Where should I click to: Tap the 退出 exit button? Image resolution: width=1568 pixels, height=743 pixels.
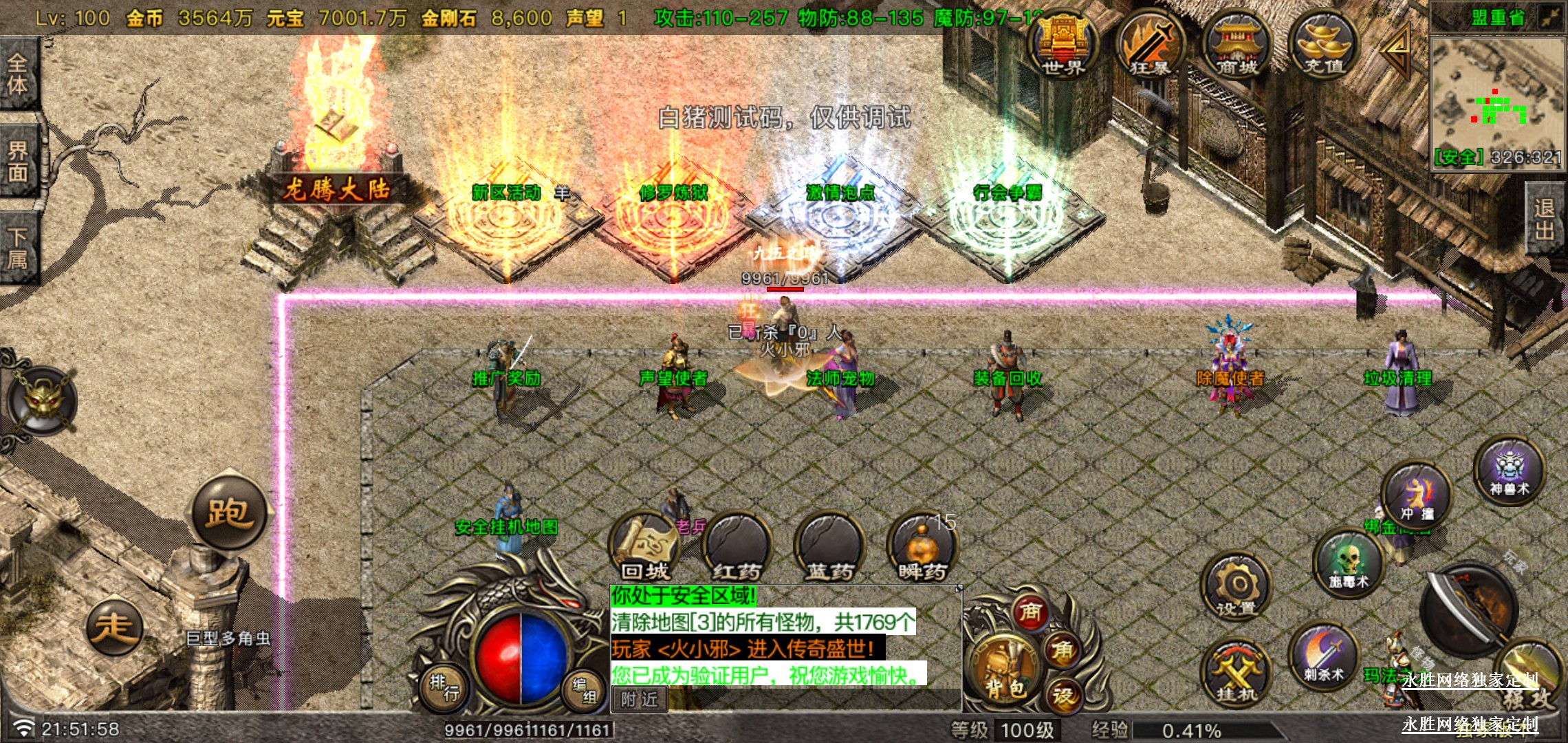pos(1545,219)
